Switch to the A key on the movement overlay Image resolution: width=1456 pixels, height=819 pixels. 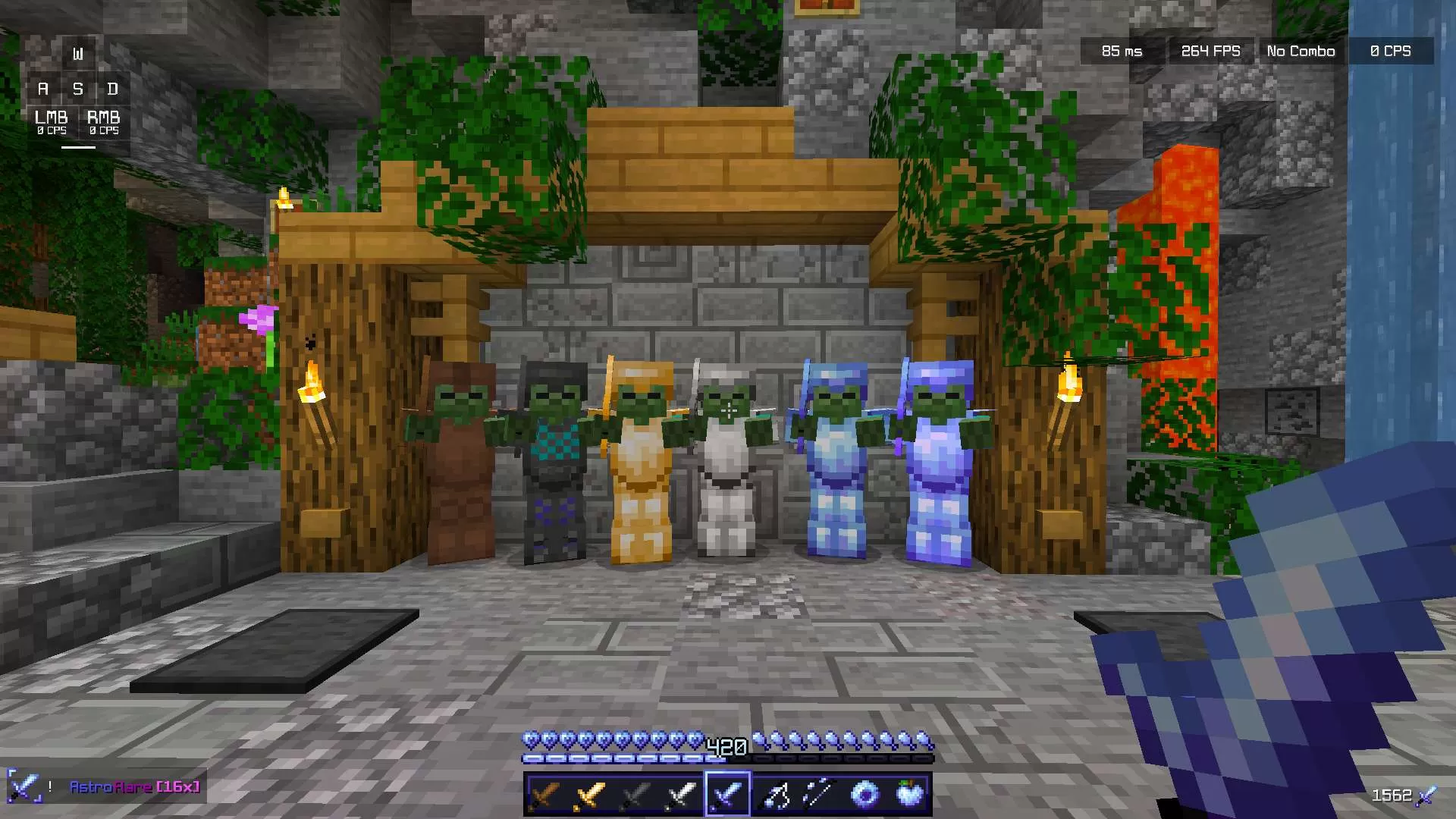click(x=43, y=89)
